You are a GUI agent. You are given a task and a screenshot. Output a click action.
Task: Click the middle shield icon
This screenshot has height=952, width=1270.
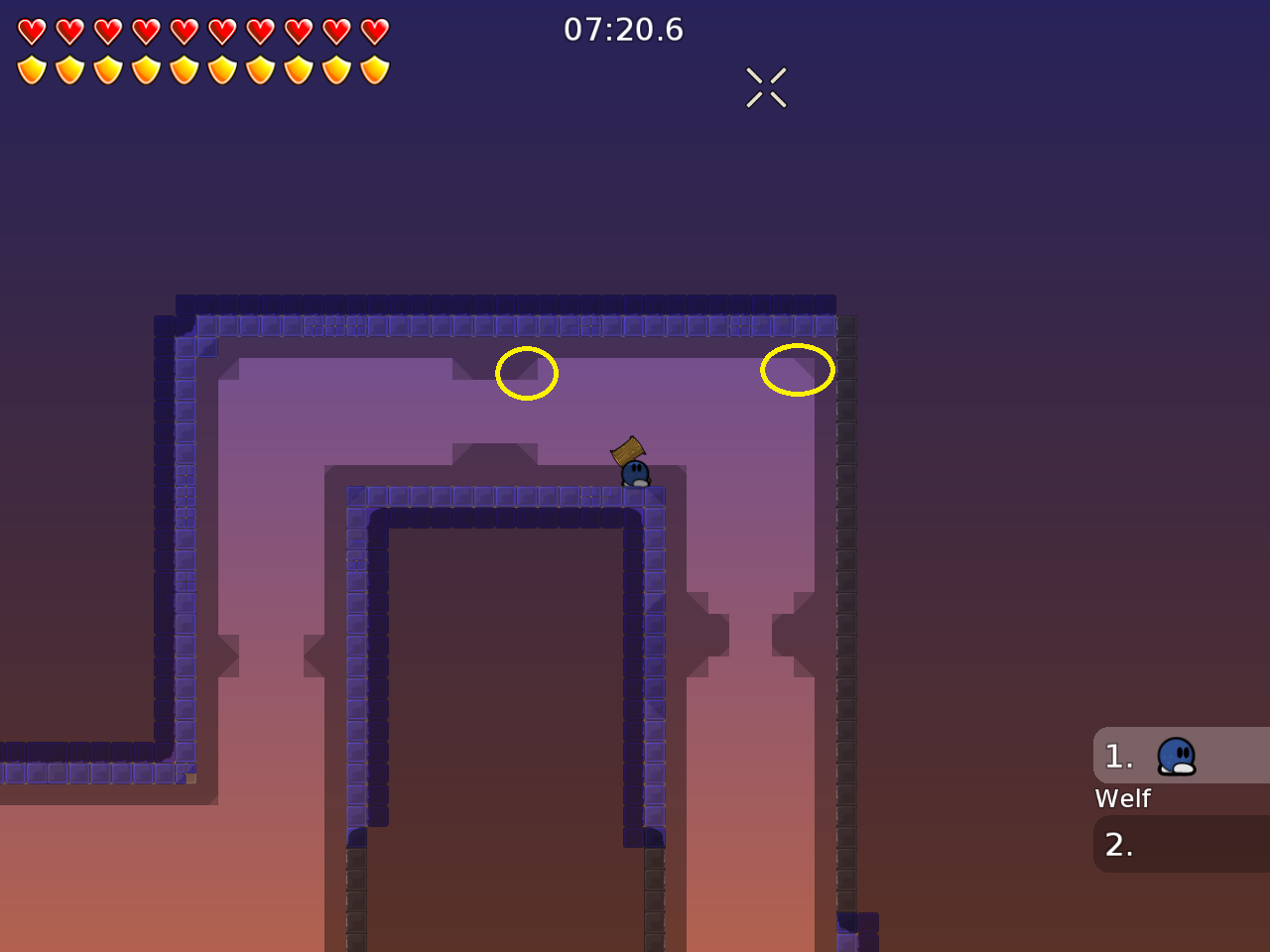tap(183, 70)
